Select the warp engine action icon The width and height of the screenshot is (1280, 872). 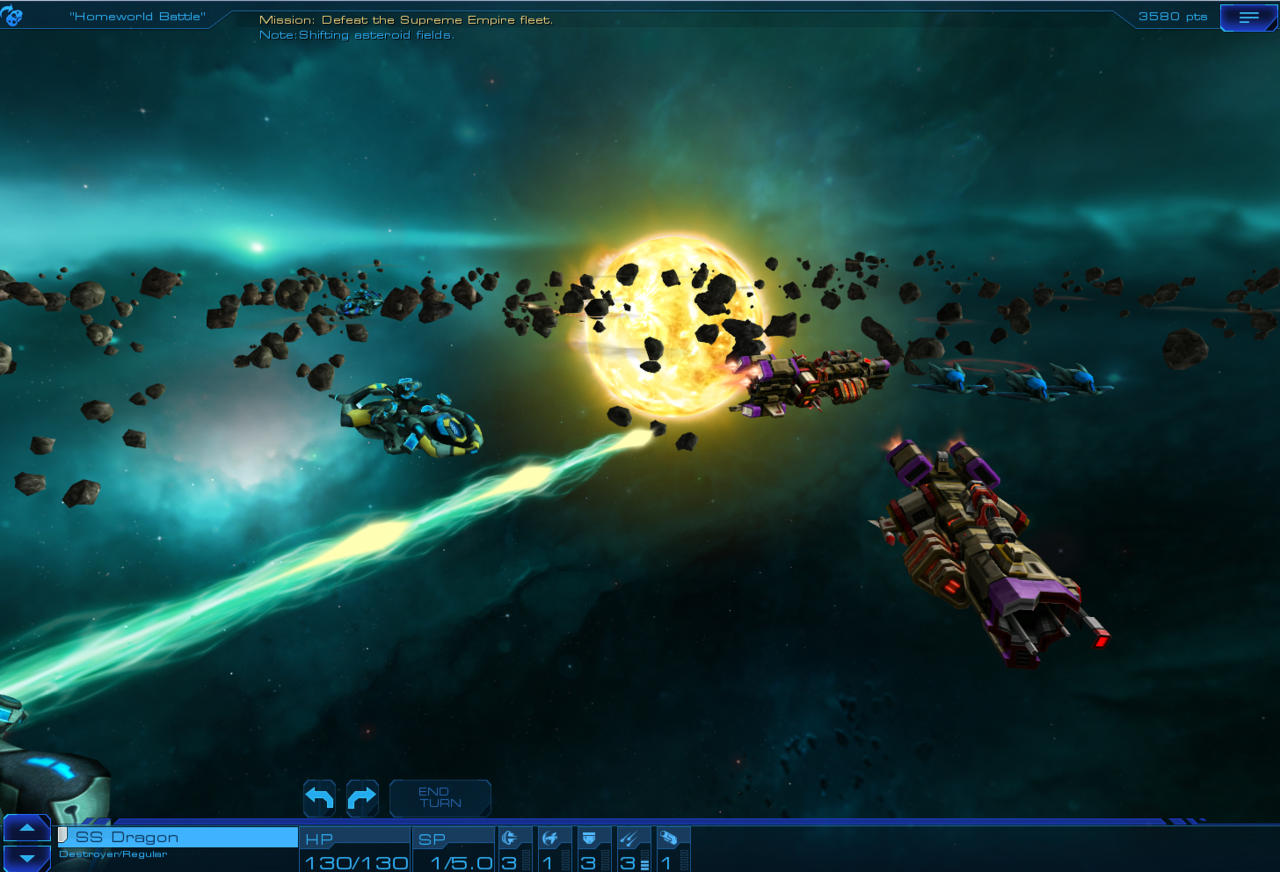513,837
